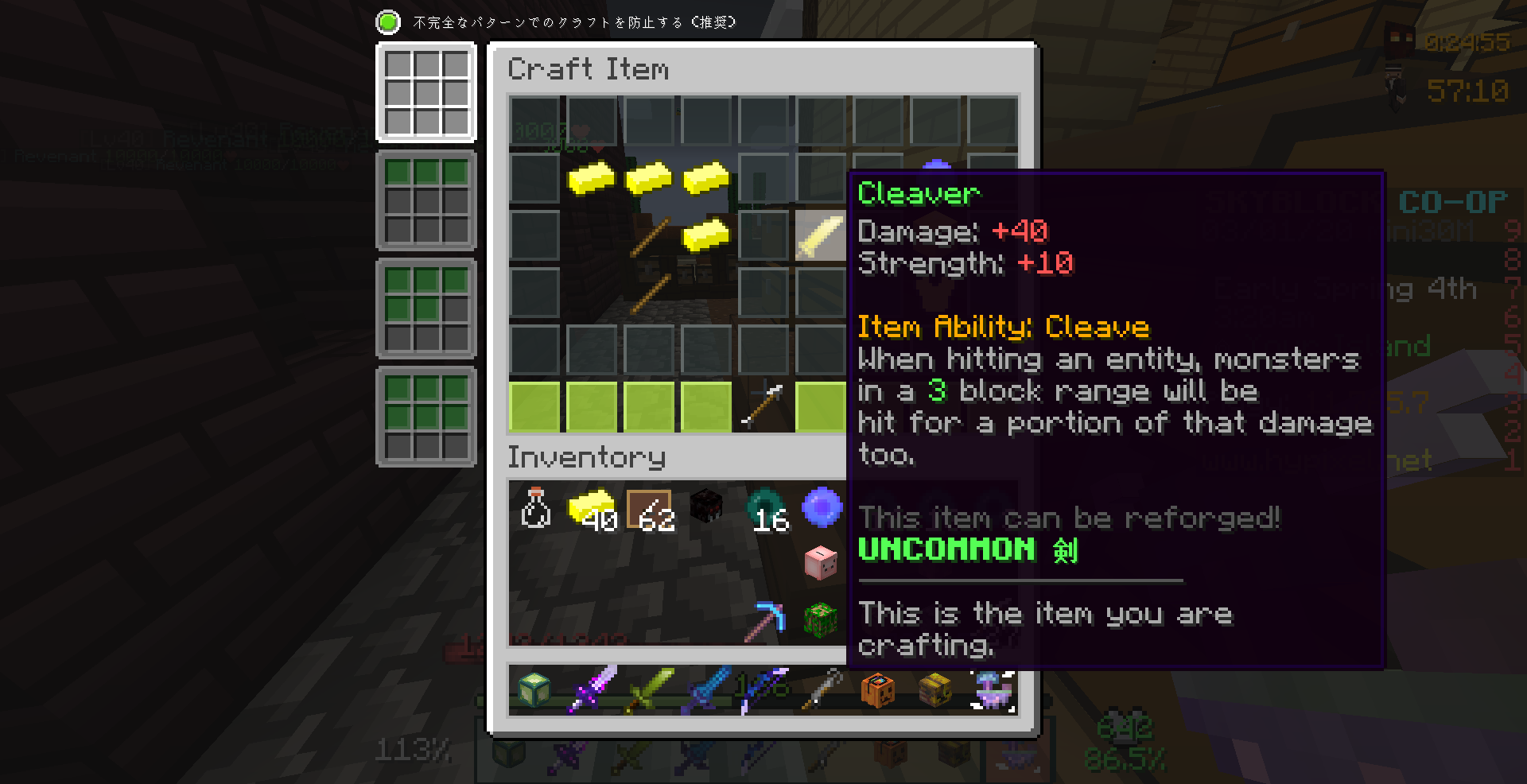This screenshot has width=1527, height=784.
Task: Toggle the incomplete-pattern craft prevention option
Action: [x=388, y=22]
